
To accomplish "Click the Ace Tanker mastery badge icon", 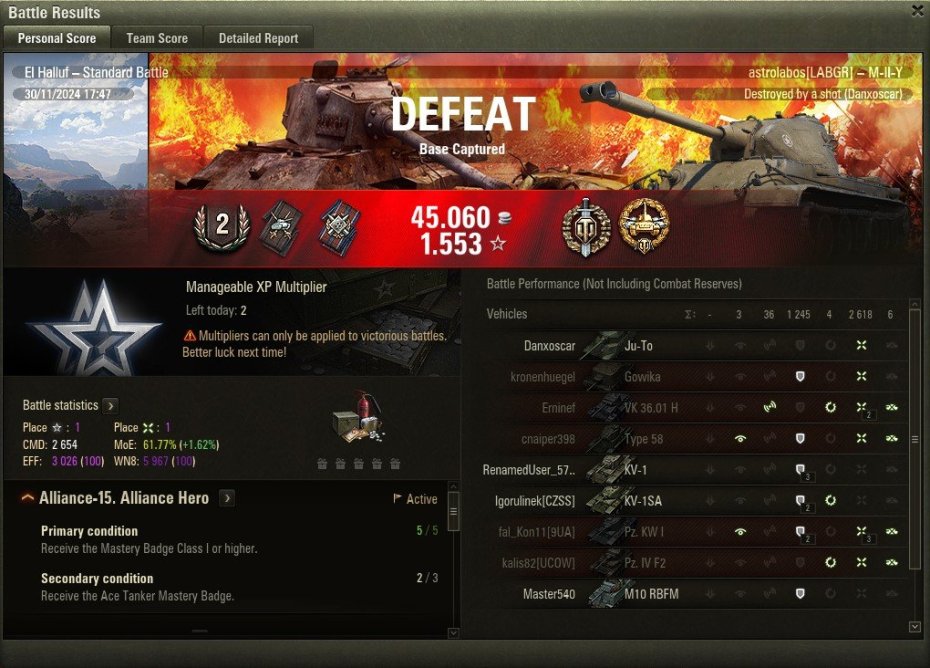I will (644, 225).
